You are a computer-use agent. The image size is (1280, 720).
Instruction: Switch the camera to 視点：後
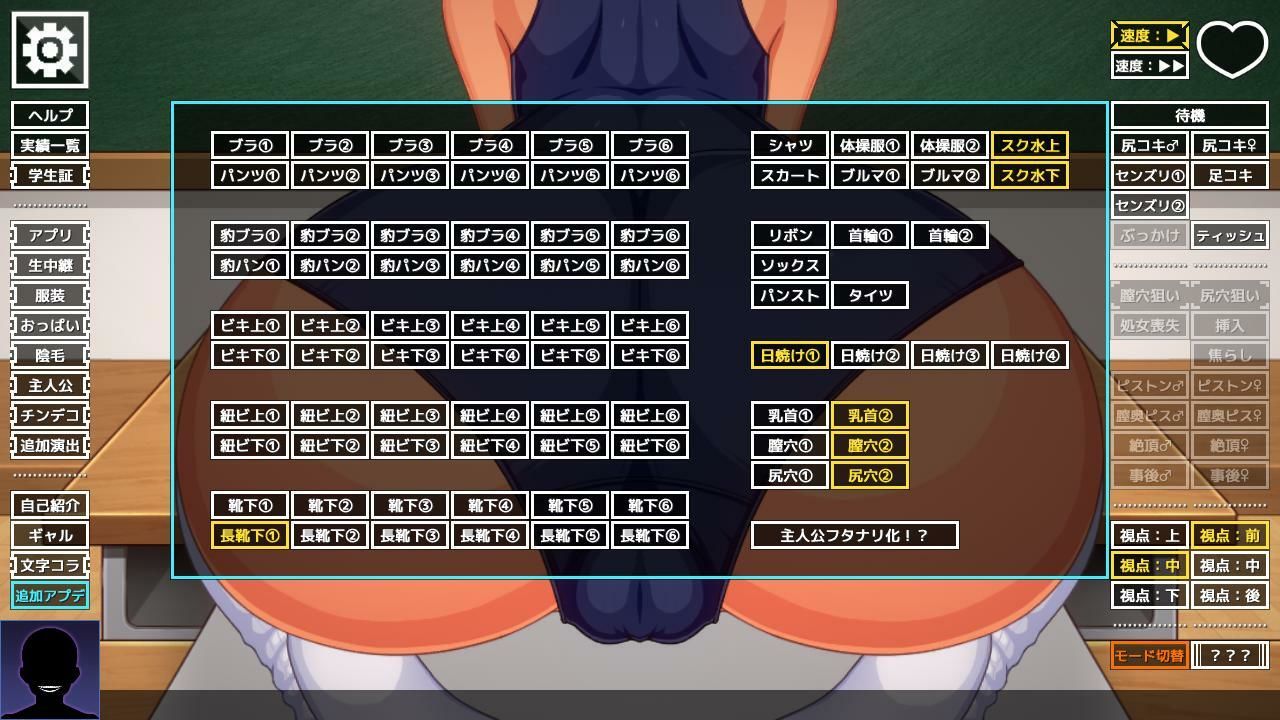[1229, 595]
